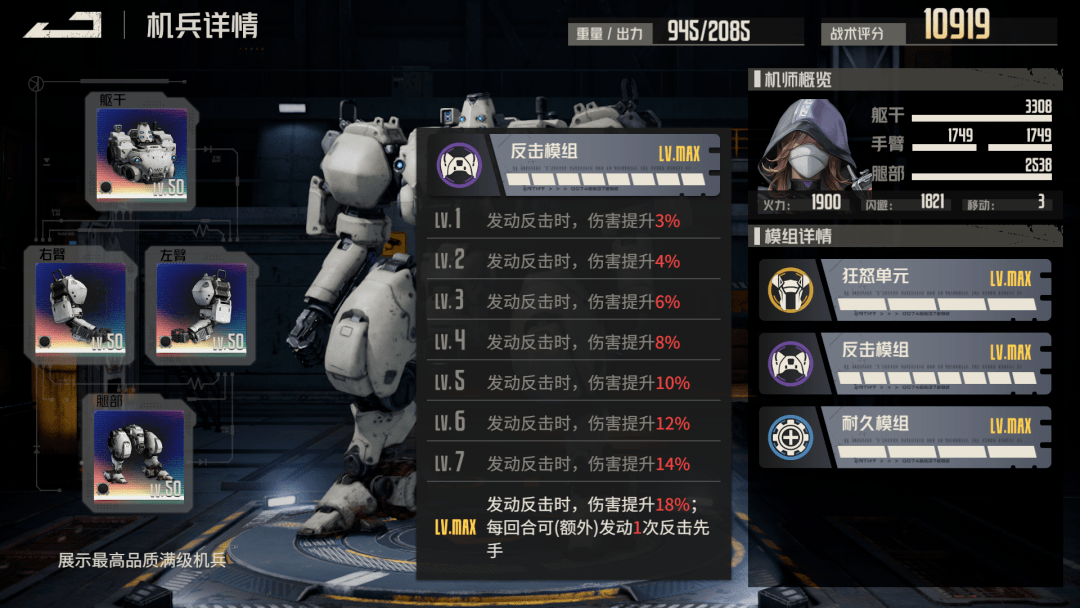Open the 耐久模组 module details

pyautogui.click(x=905, y=437)
